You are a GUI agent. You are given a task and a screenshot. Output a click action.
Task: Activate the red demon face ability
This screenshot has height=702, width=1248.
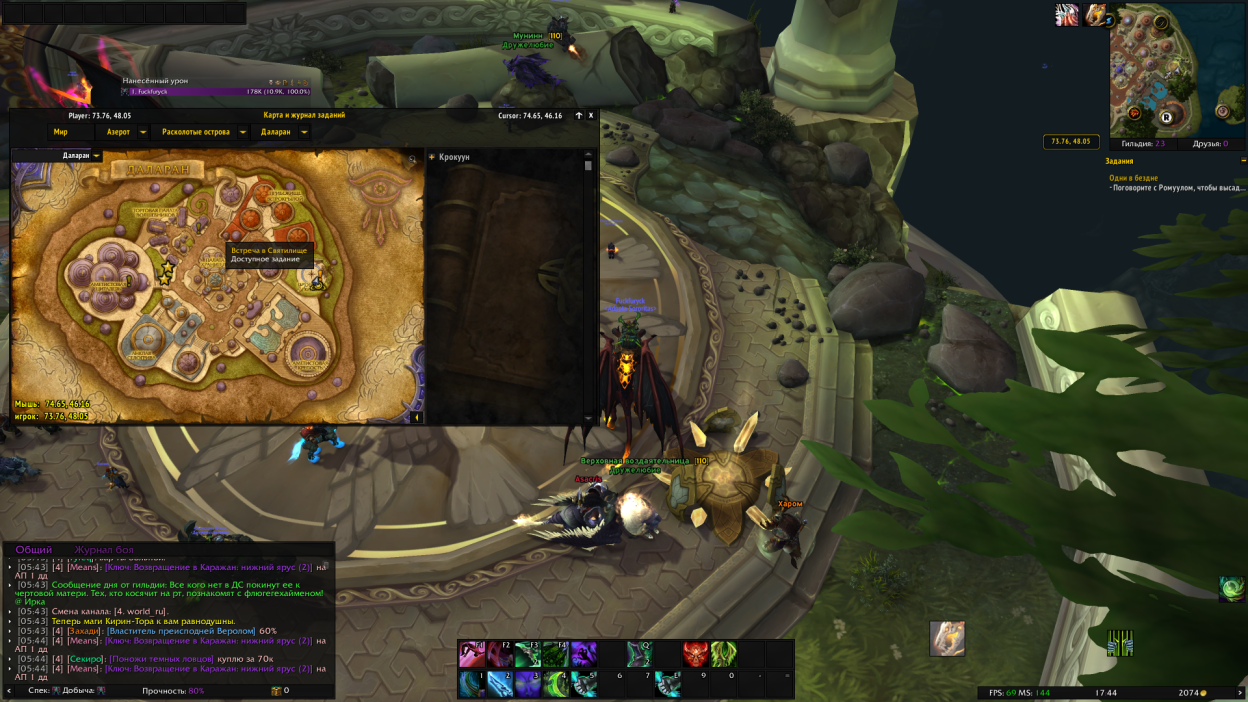[x=695, y=654]
